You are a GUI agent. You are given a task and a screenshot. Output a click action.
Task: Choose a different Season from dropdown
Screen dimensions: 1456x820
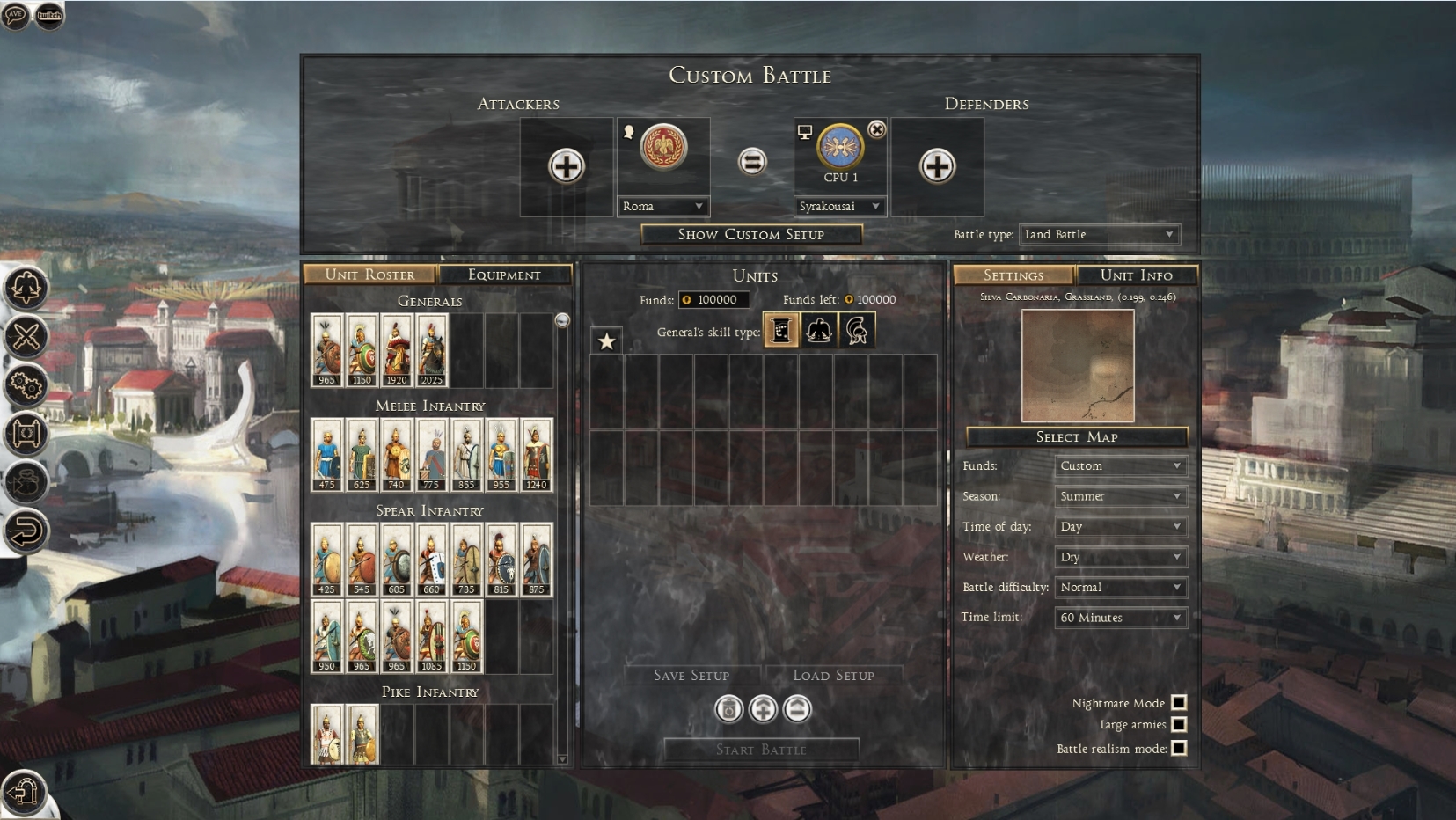(1120, 496)
